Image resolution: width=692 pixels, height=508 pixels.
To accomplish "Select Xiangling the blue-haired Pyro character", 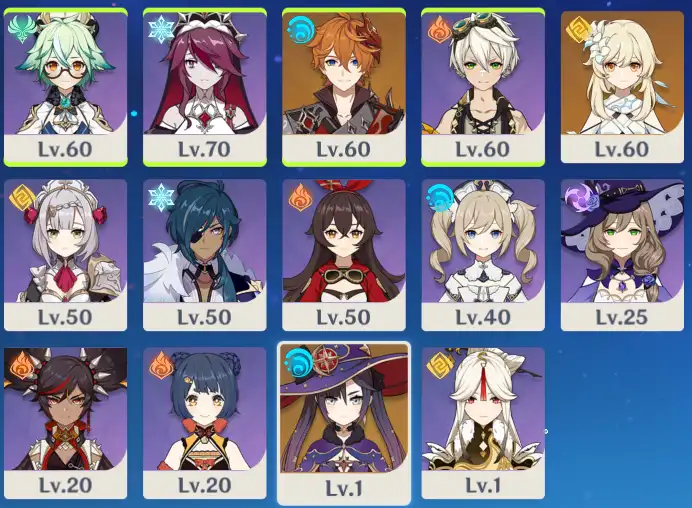I will [x=204, y=422].
